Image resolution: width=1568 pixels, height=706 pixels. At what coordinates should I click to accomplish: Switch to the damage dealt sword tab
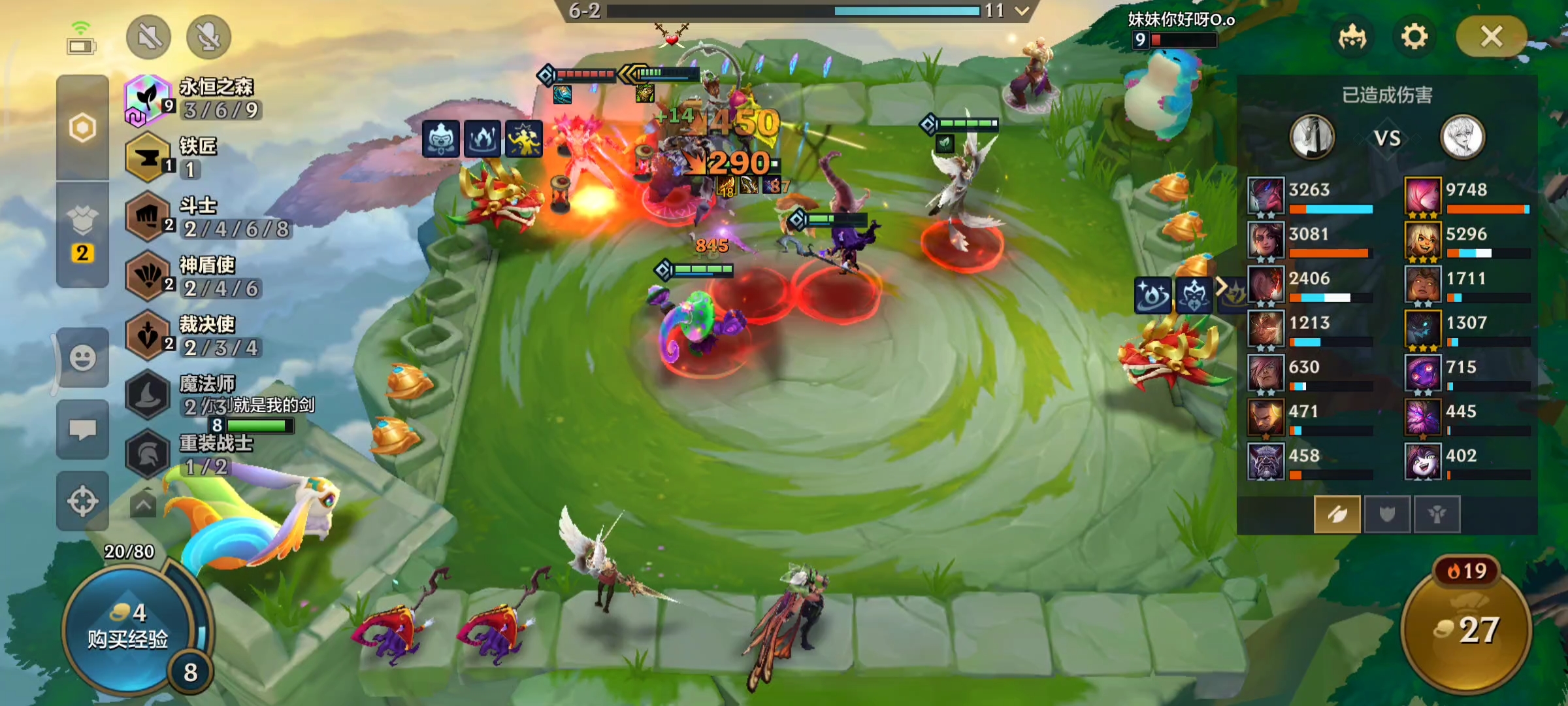tap(1337, 514)
